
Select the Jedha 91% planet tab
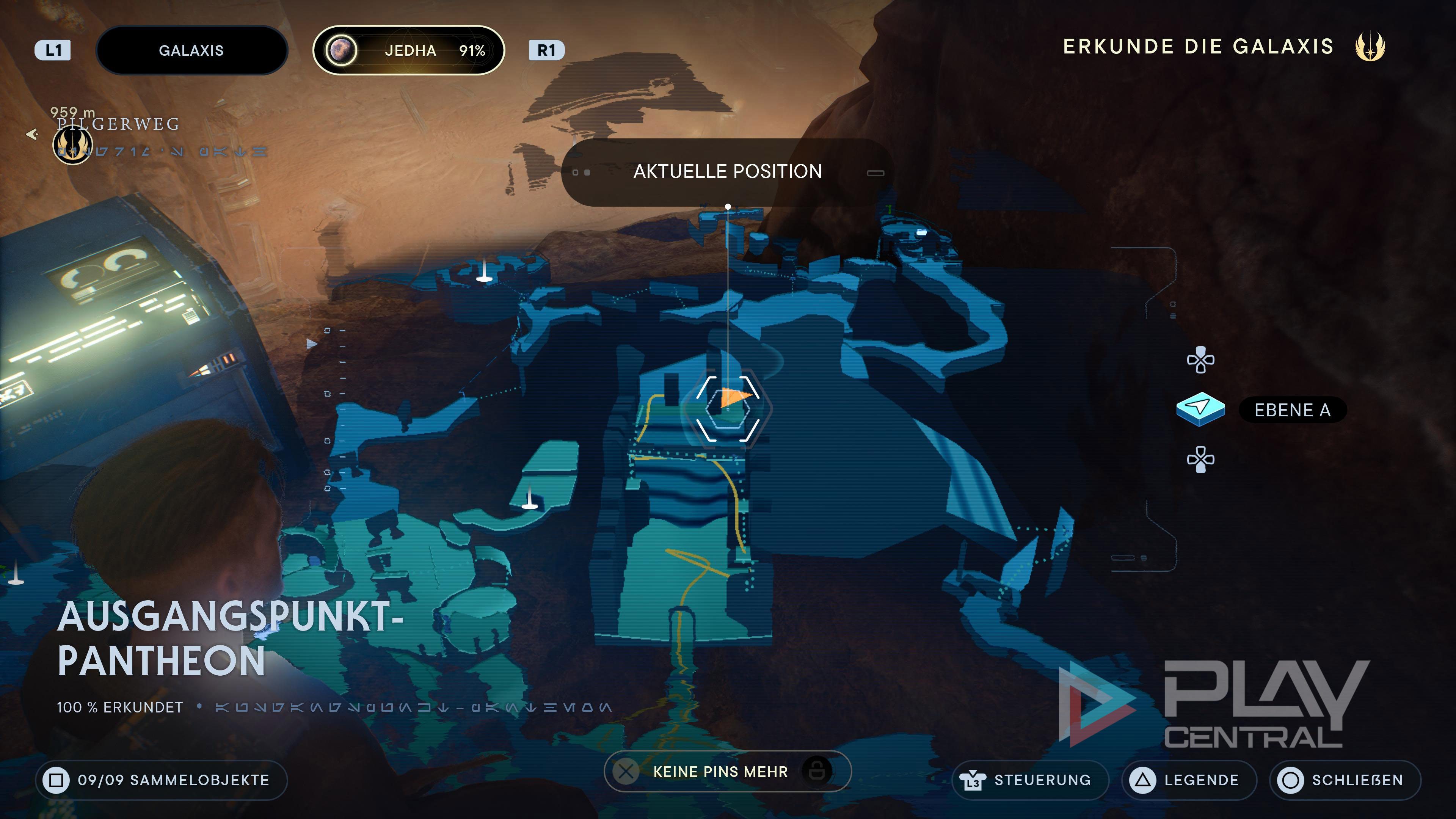409,50
